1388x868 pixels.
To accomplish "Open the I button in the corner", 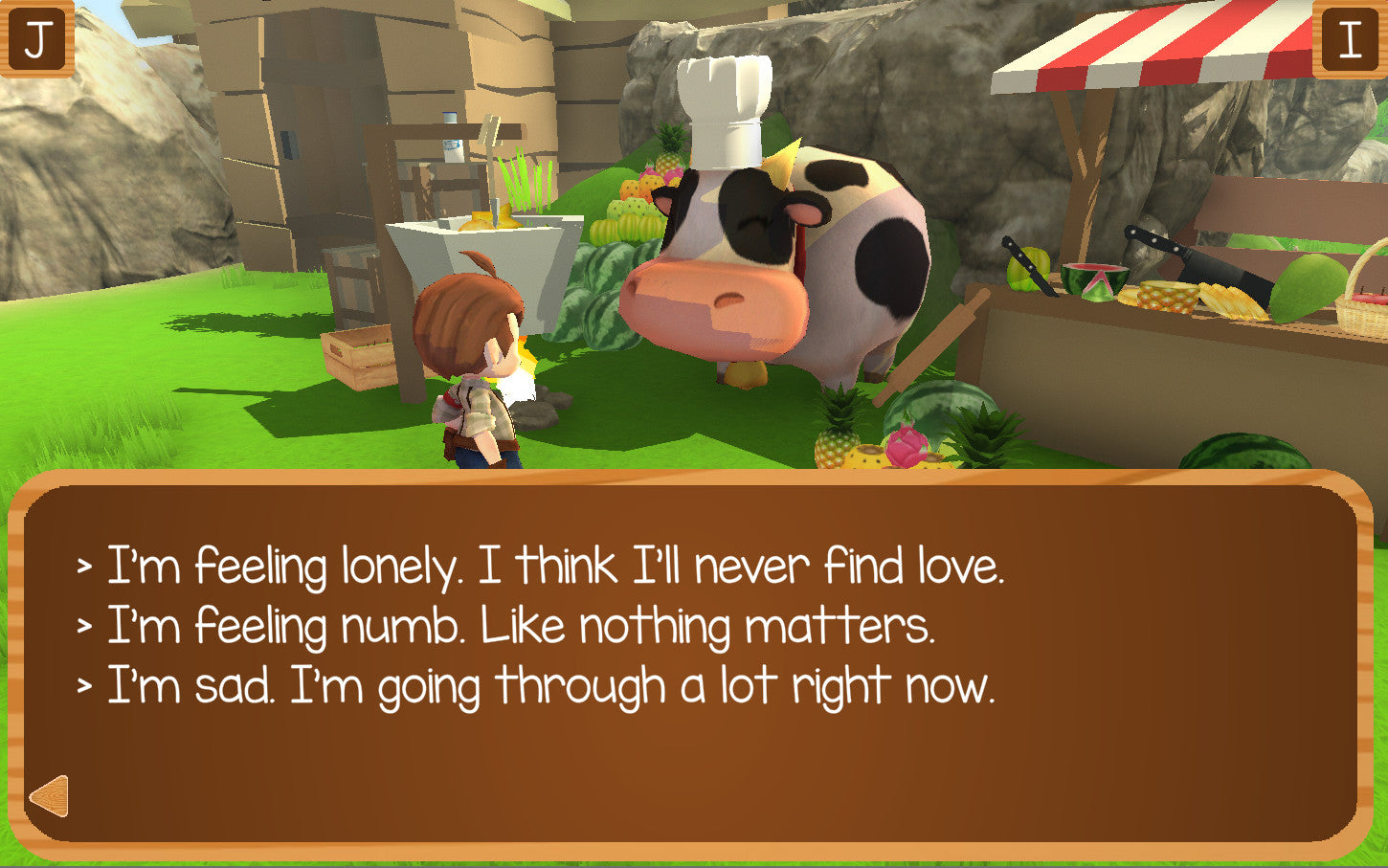I will pyautogui.click(x=1350, y=39).
